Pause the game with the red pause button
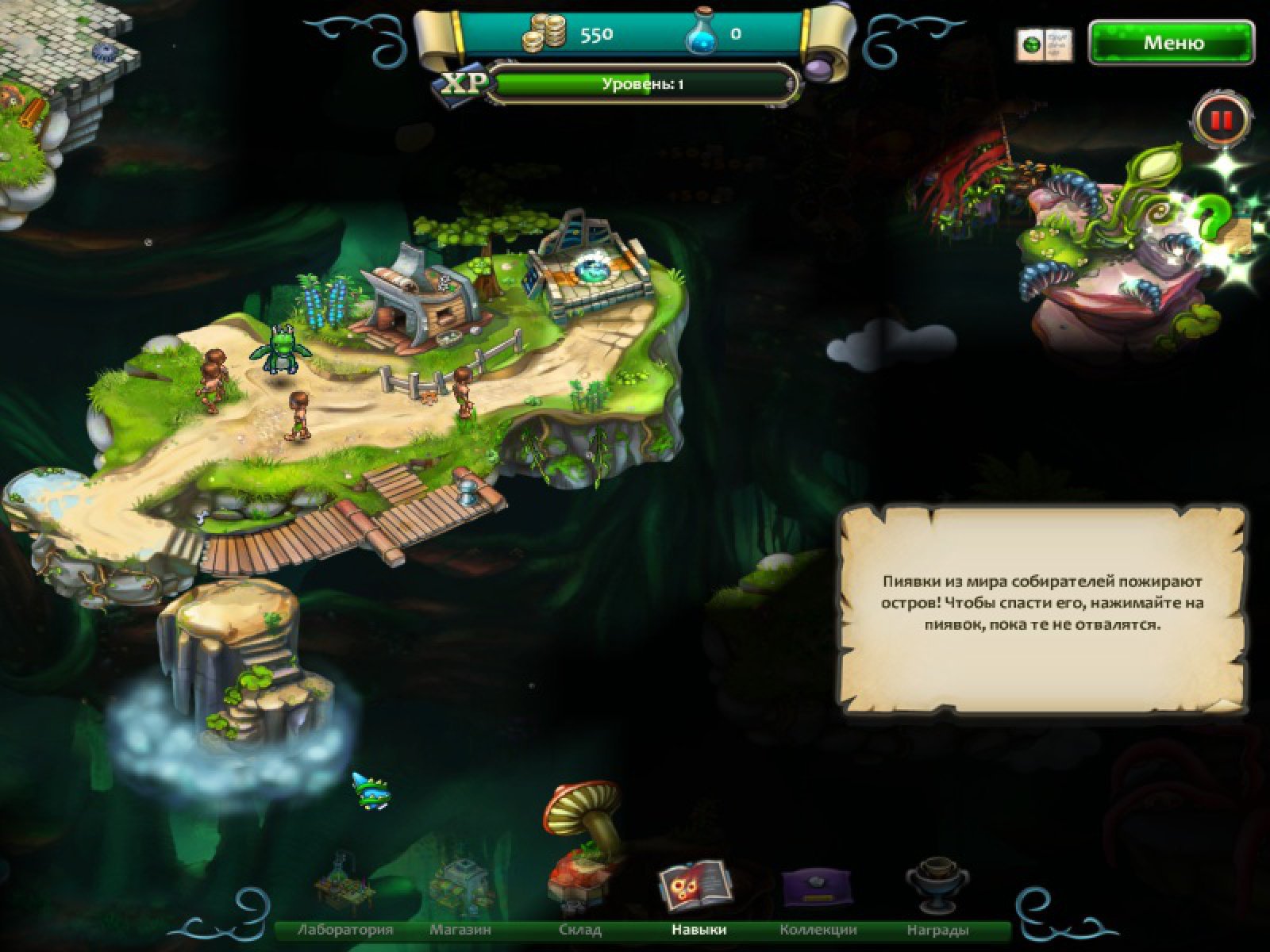 [x=1221, y=121]
